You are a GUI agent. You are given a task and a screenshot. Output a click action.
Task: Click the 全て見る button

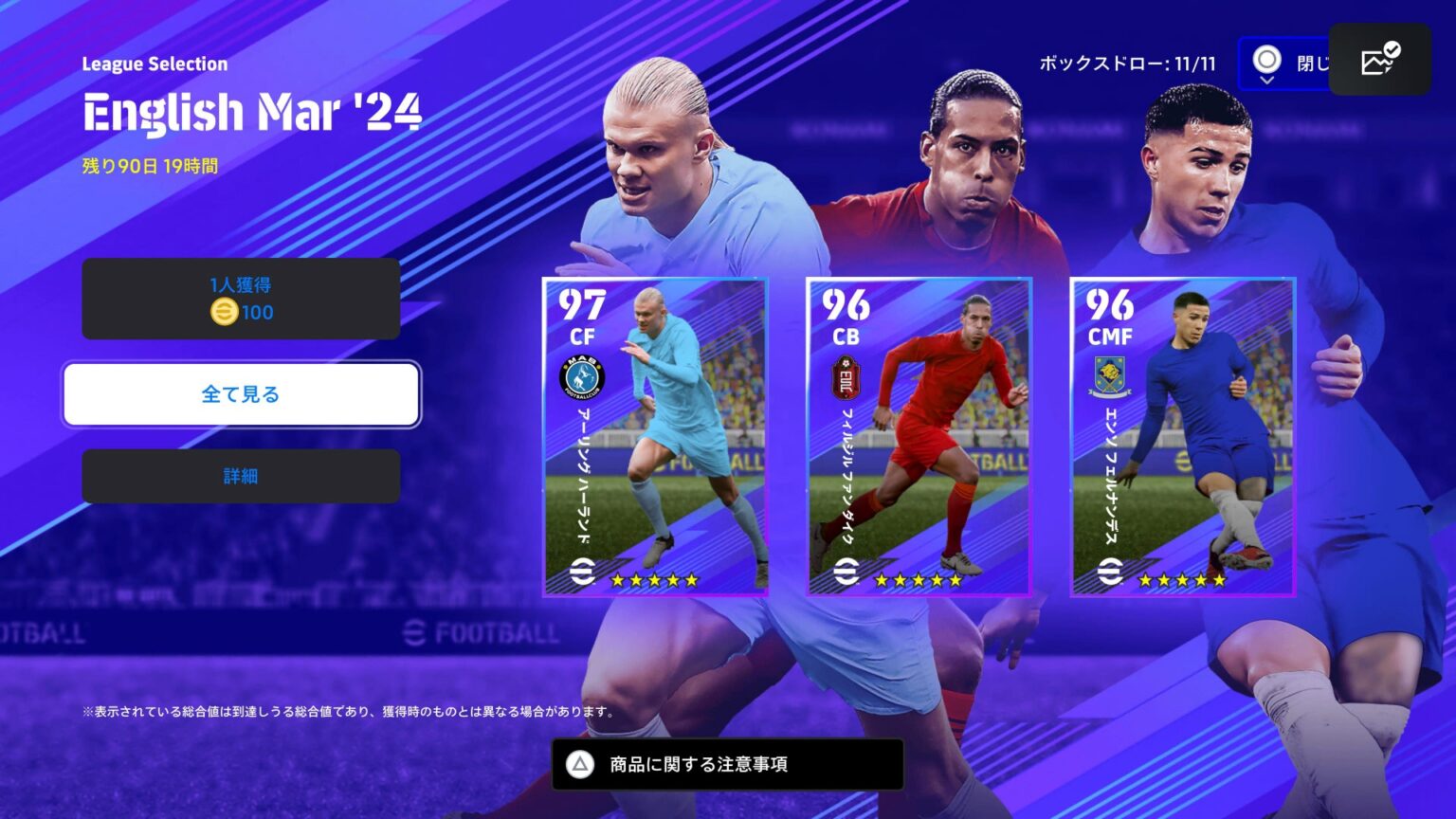click(240, 393)
